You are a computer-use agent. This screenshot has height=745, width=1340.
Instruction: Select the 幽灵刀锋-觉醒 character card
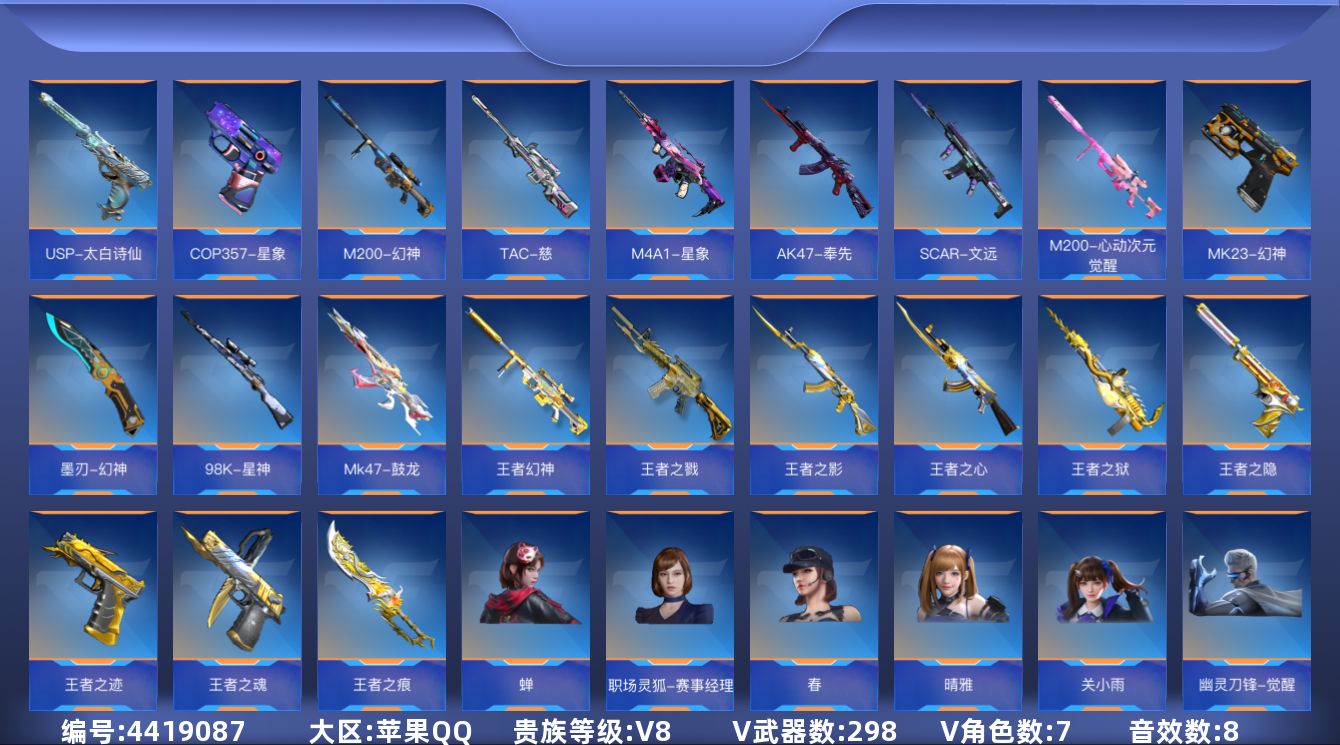pos(1246,610)
